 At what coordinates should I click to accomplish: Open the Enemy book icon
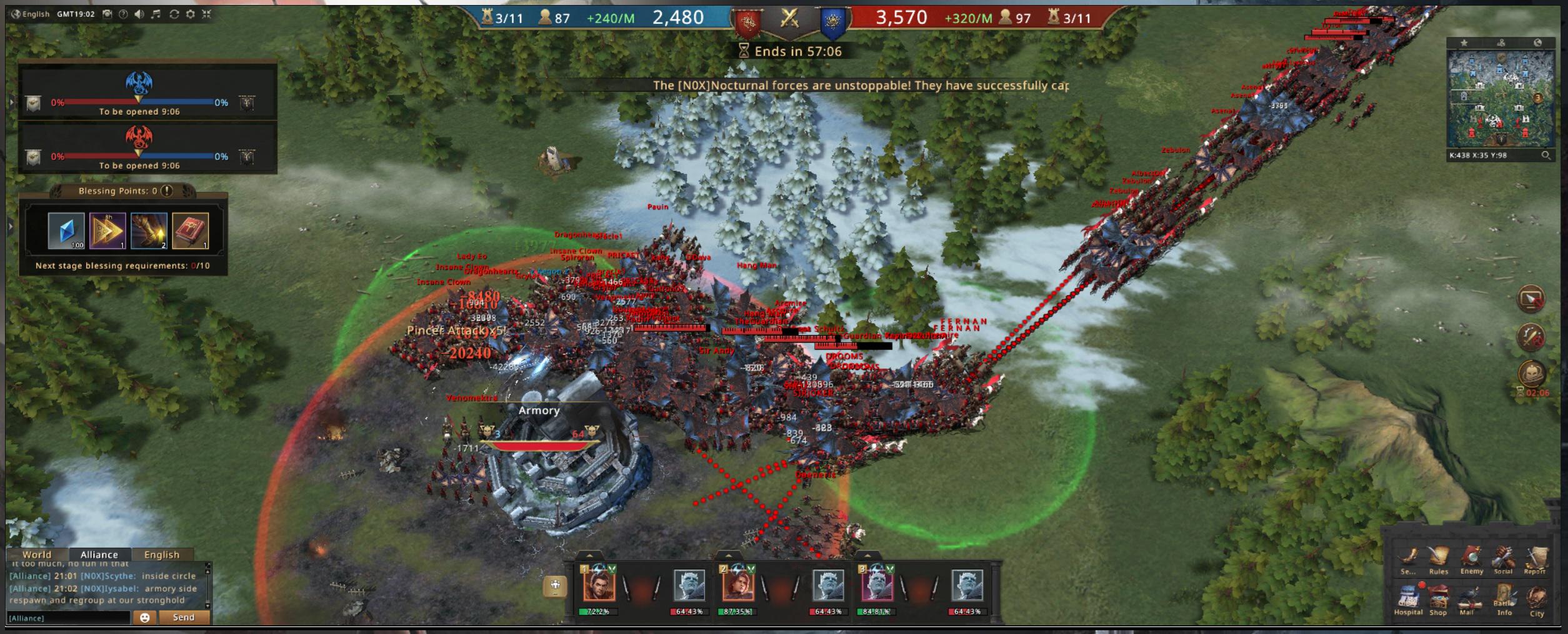pyautogui.click(x=1471, y=558)
